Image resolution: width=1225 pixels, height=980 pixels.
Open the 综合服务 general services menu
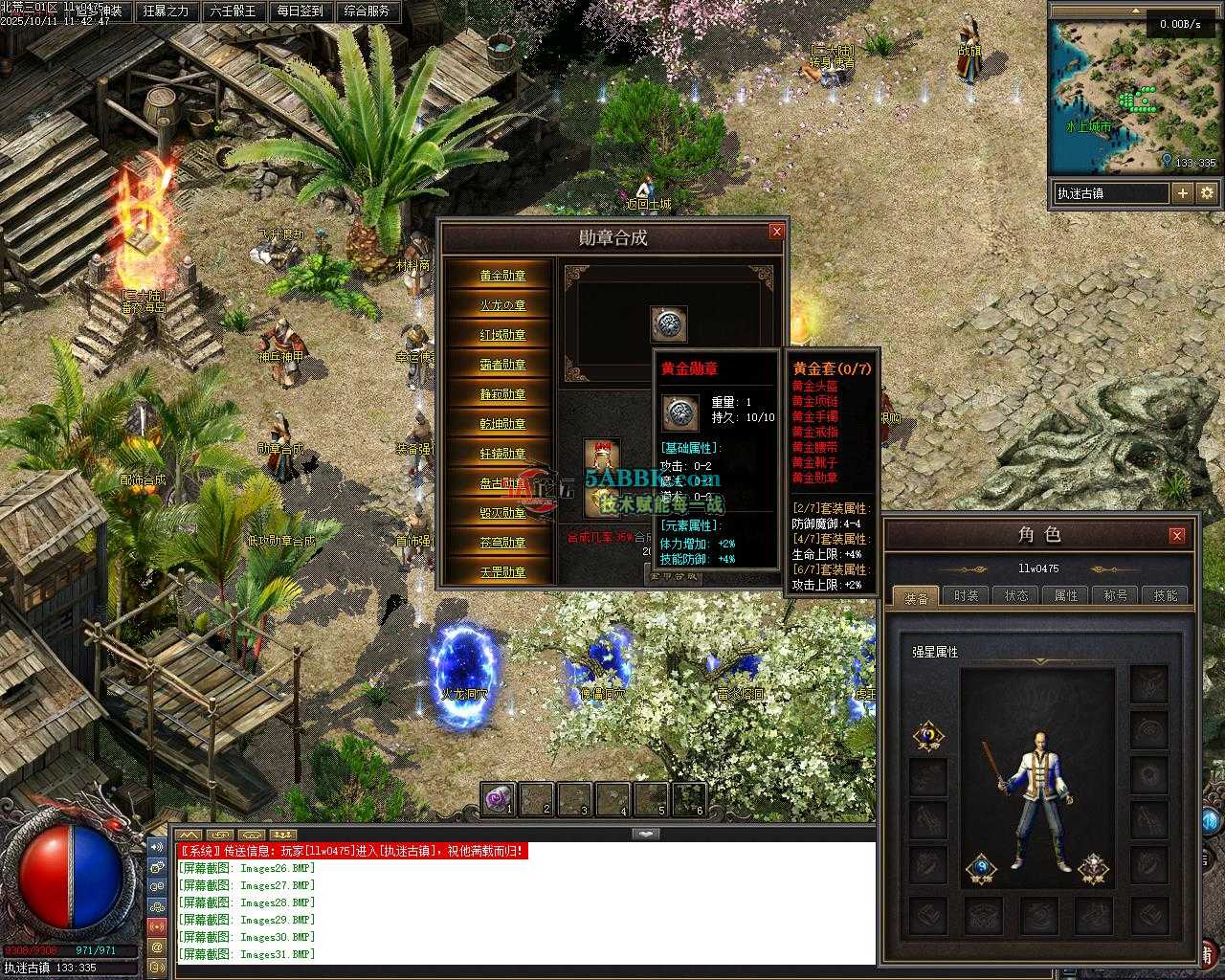click(x=367, y=11)
